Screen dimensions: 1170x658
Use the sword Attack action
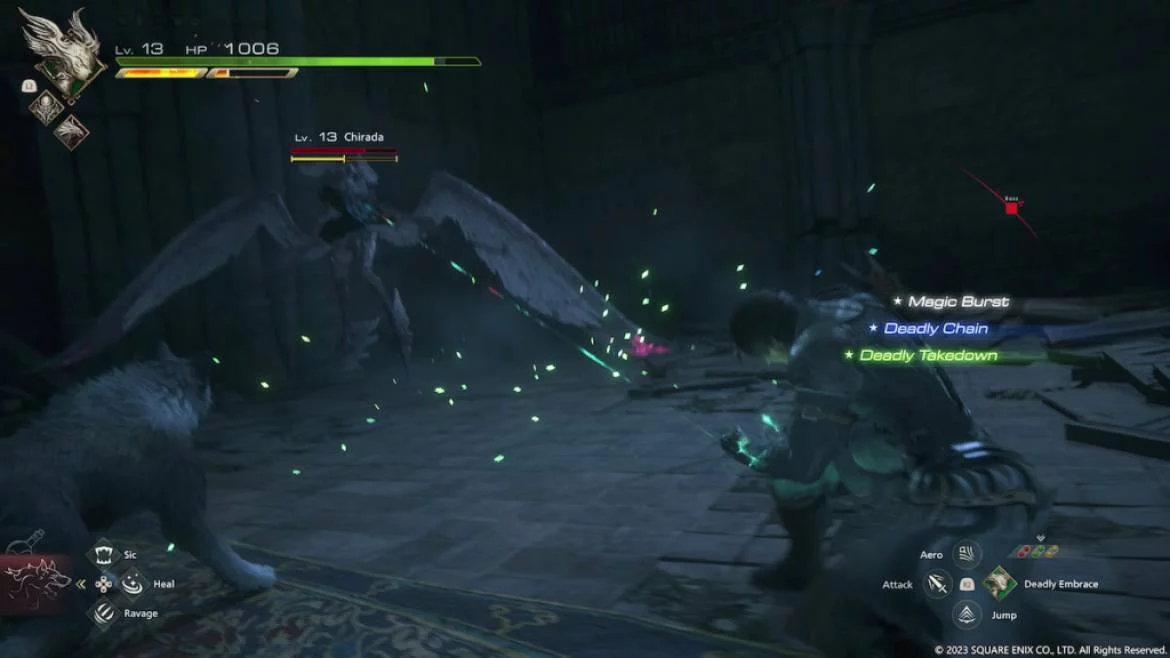click(938, 584)
